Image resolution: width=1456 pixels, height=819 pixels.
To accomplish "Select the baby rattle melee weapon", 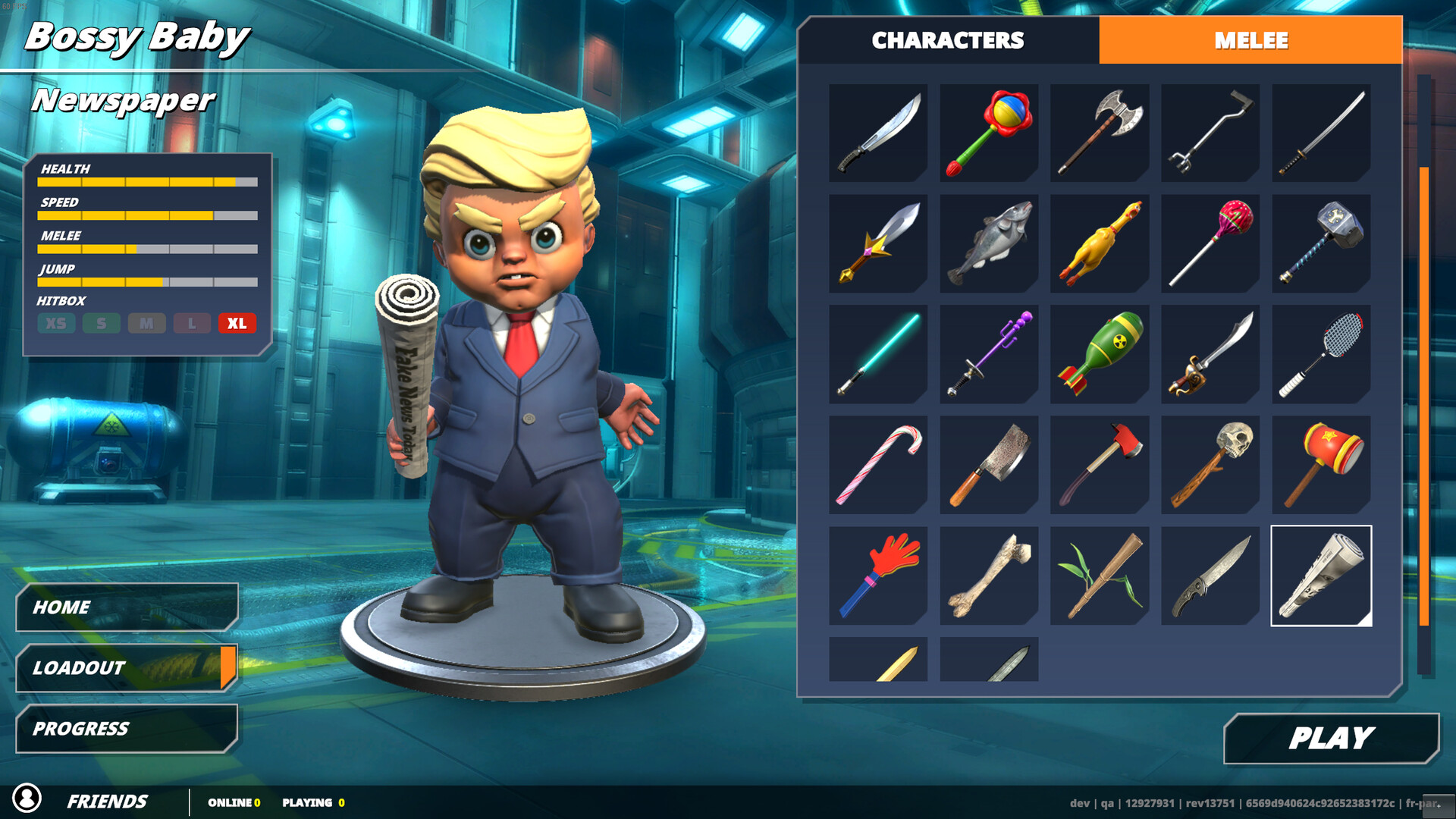I will [989, 133].
